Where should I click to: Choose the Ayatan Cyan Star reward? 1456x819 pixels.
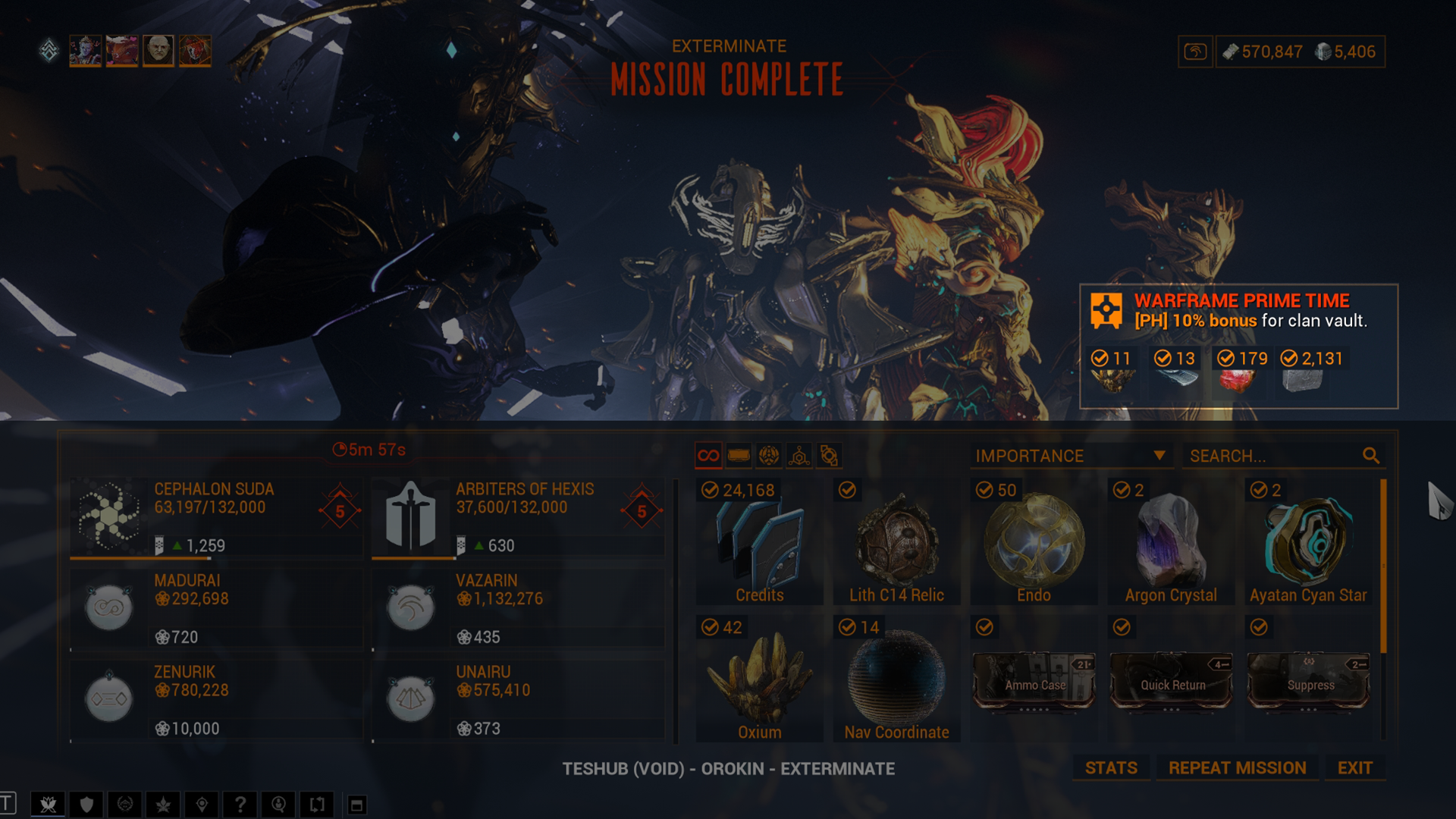[x=1308, y=542]
